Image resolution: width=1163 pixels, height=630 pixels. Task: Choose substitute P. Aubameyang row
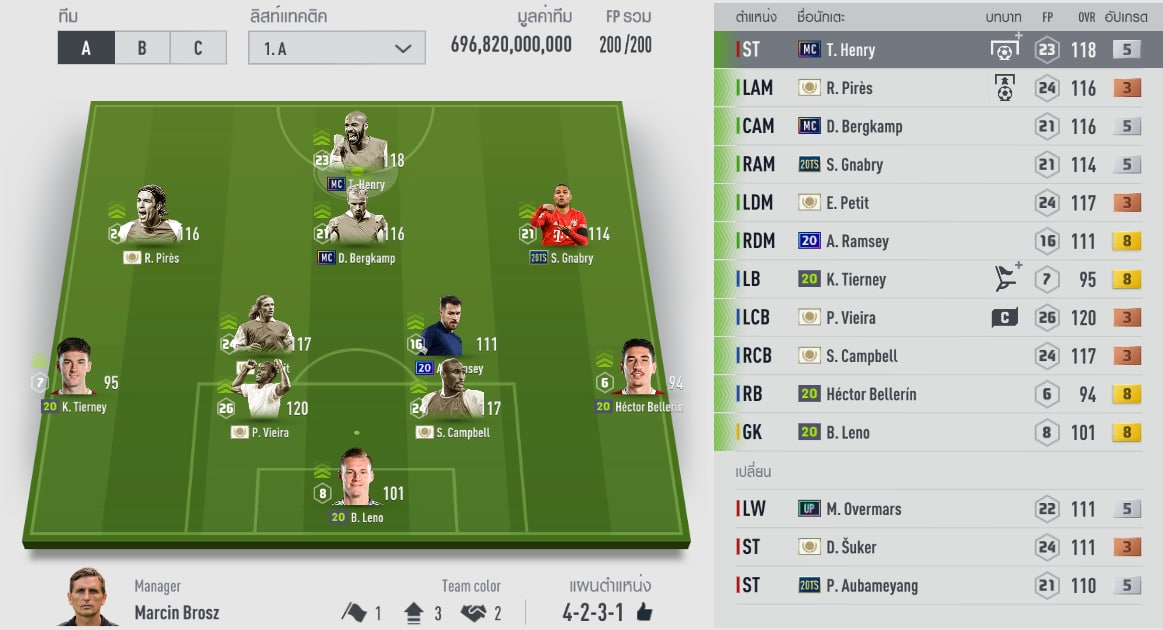point(938,585)
